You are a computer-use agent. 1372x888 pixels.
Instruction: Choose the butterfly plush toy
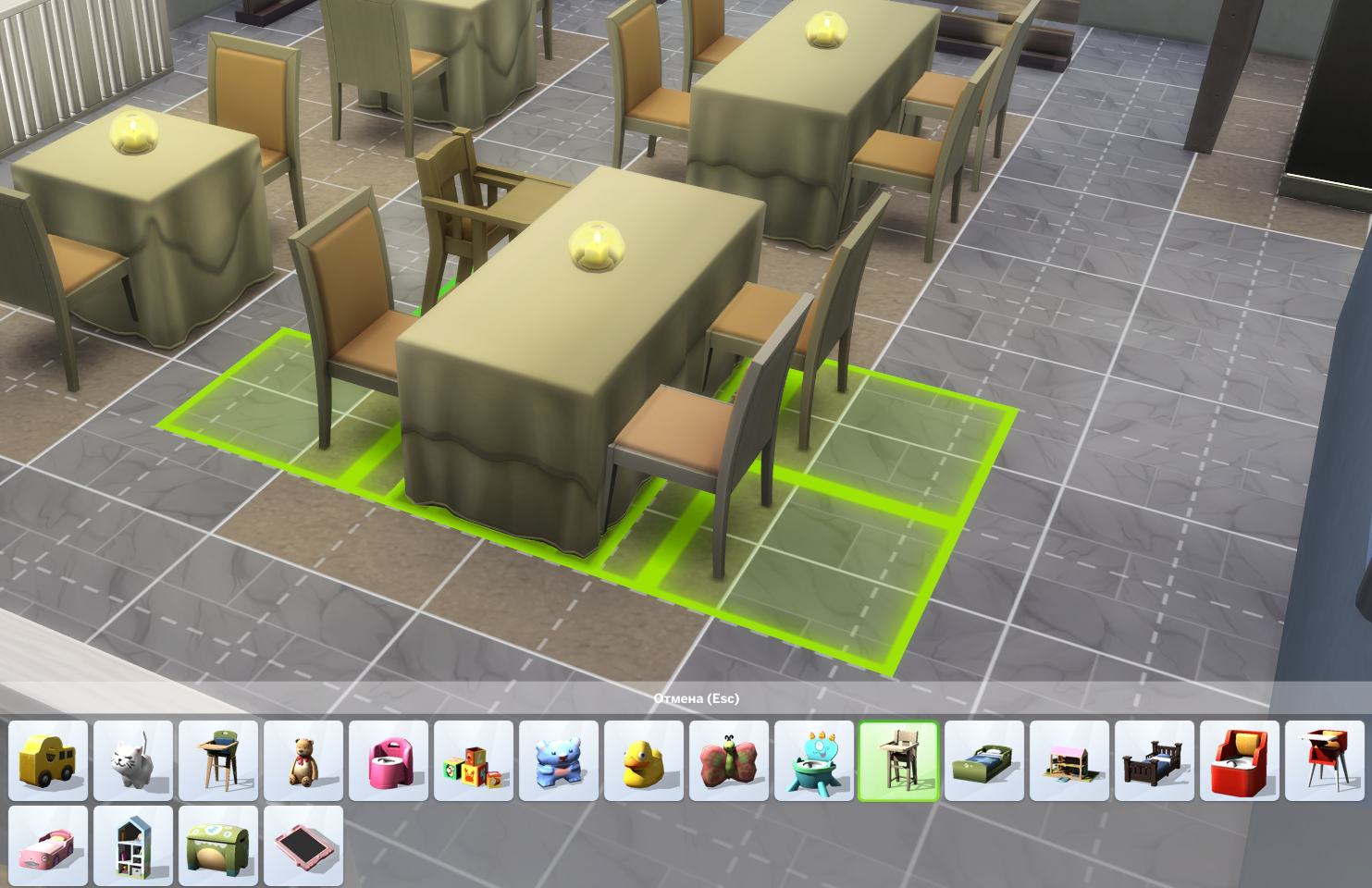click(729, 760)
